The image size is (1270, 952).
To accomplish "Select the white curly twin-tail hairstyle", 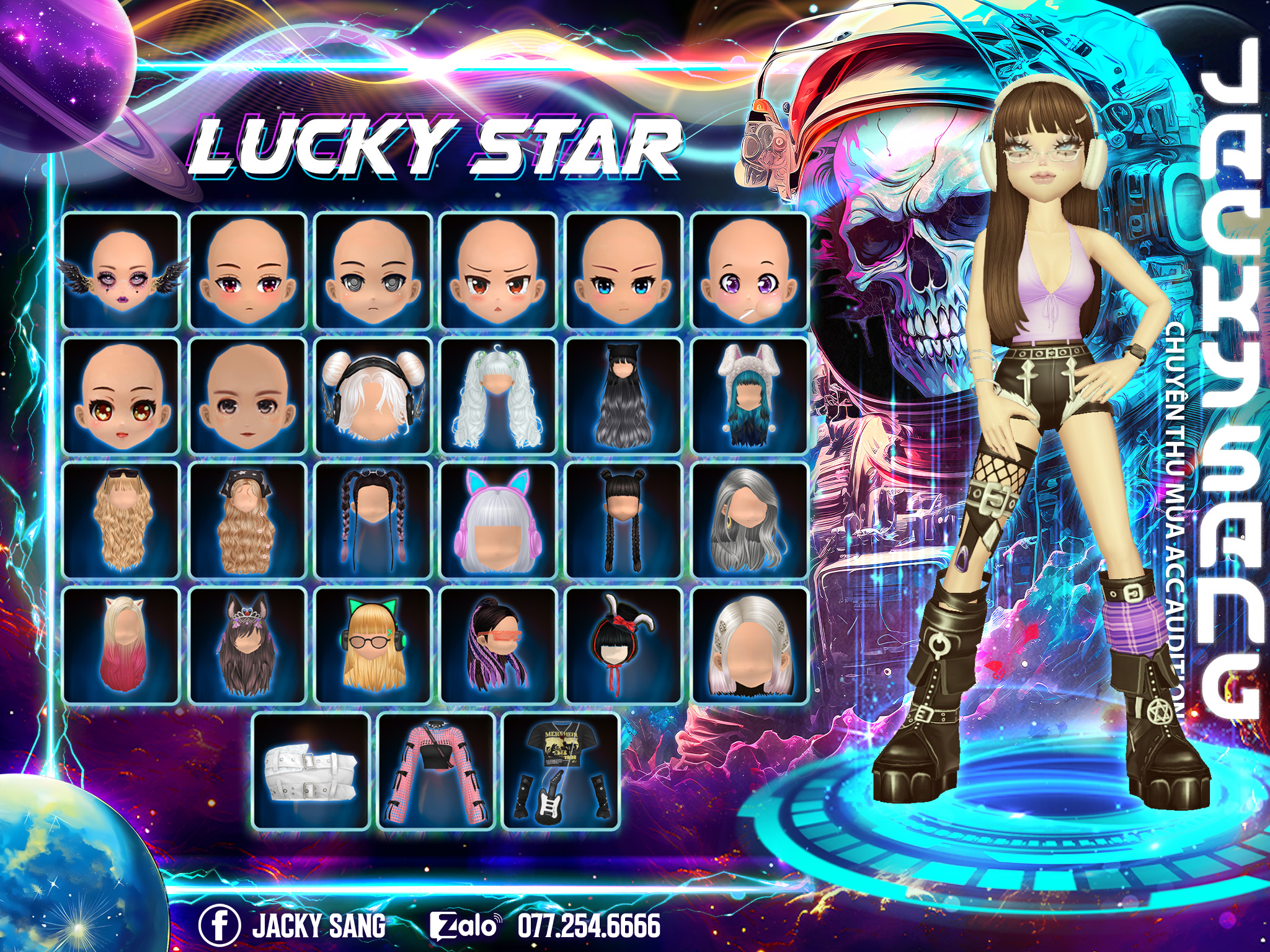I will [x=498, y=396].
